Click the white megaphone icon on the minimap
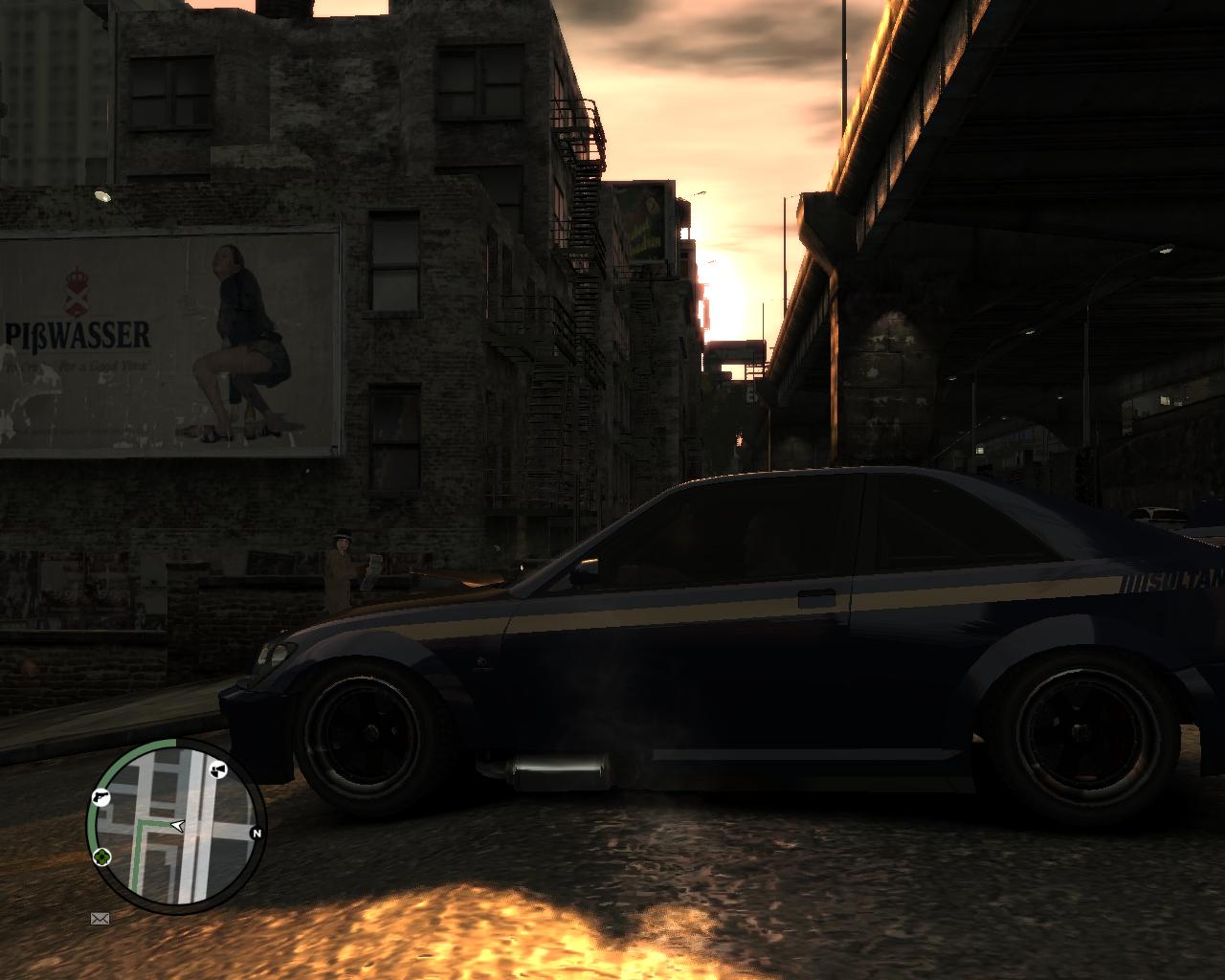 pos(218,770)
